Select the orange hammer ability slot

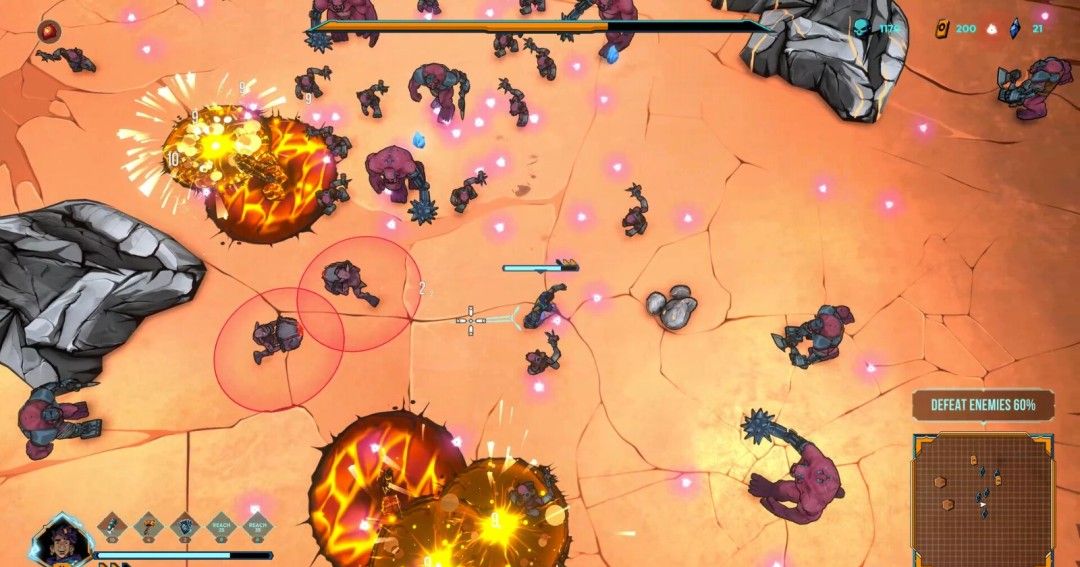(x=148, y=525)
